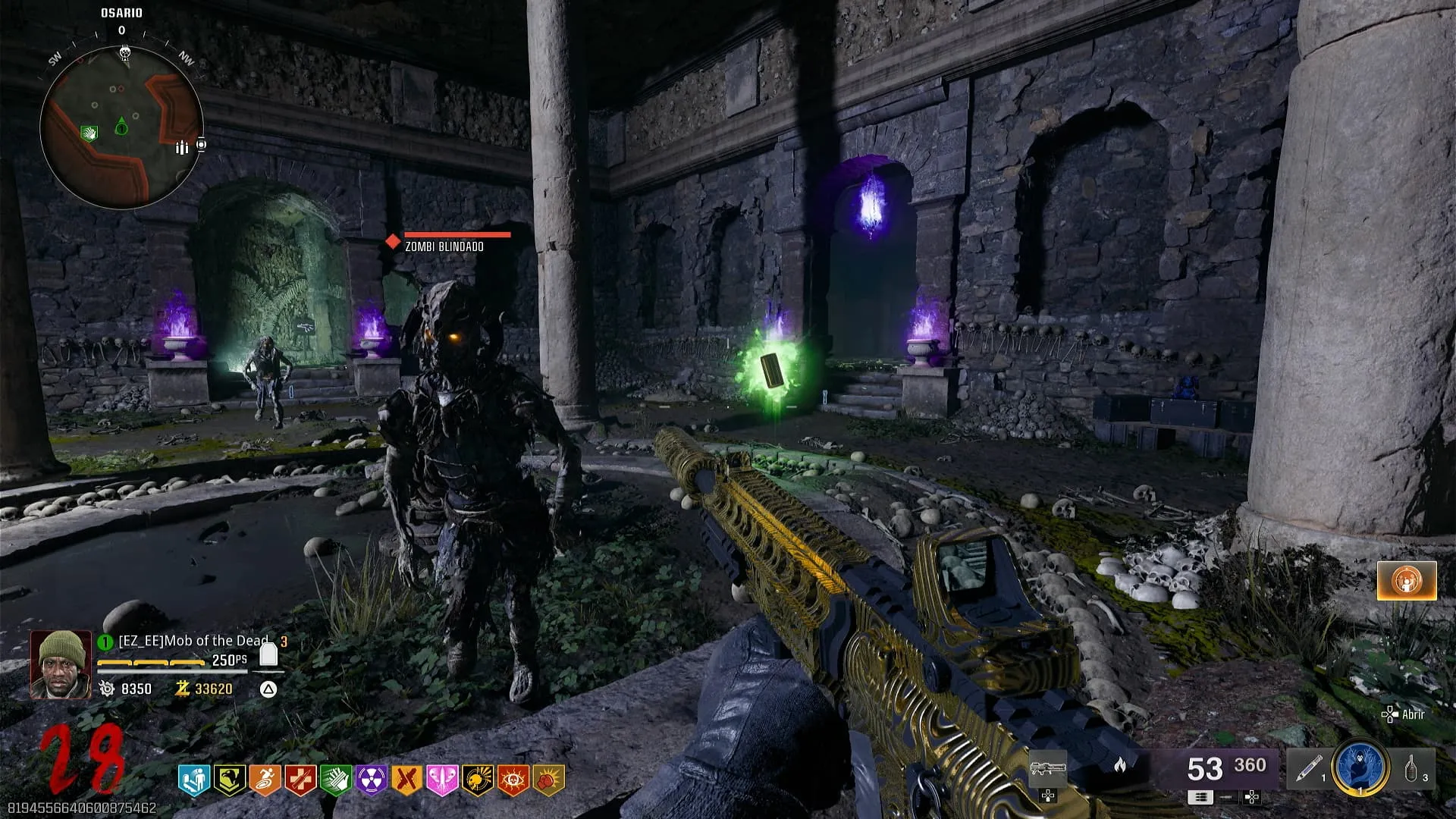Click the orange scorestreak icon
The height and width of the screenshot is (819, 1456).
click(1407, 581)
